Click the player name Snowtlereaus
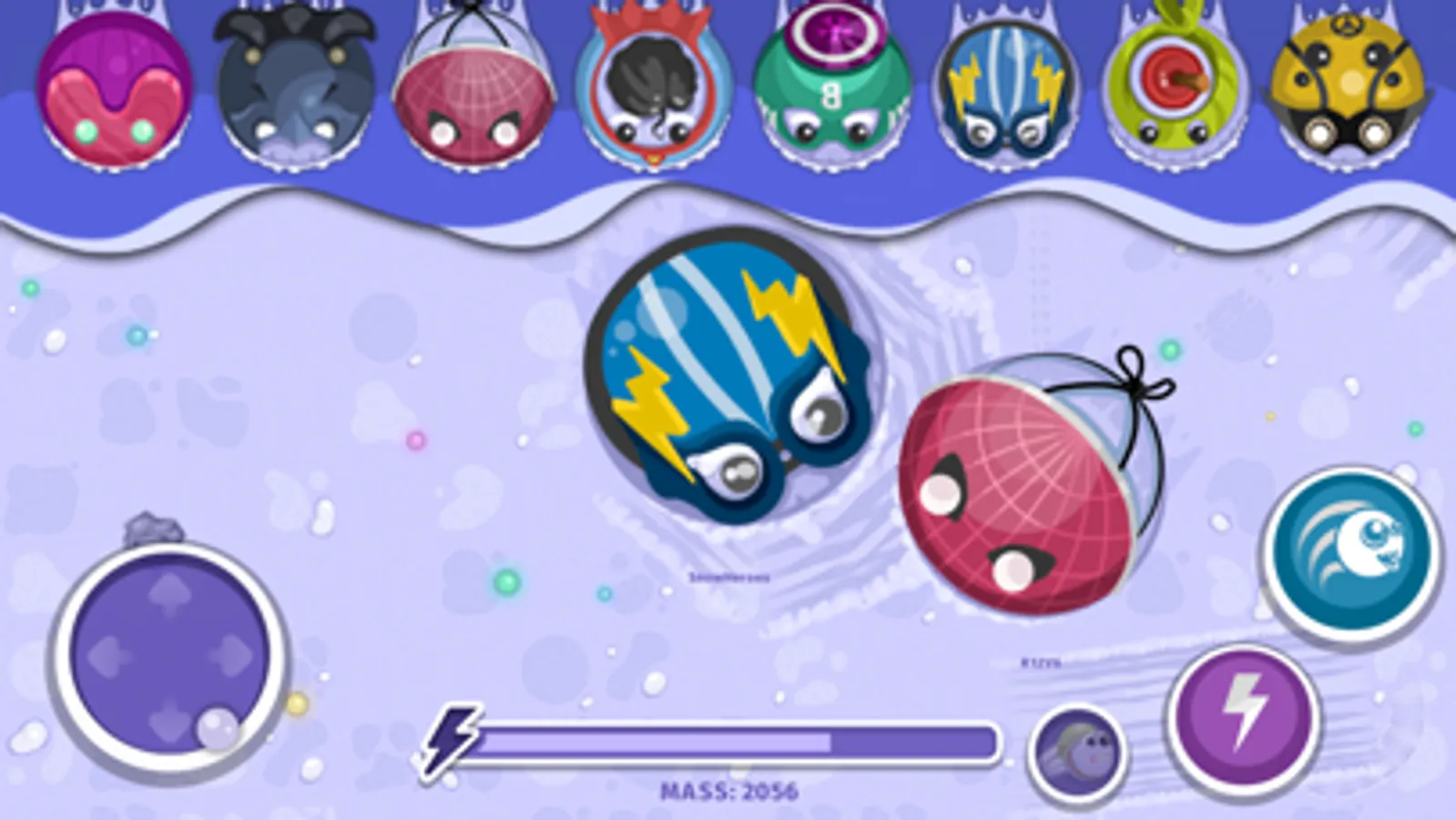 tap(728, 577)
